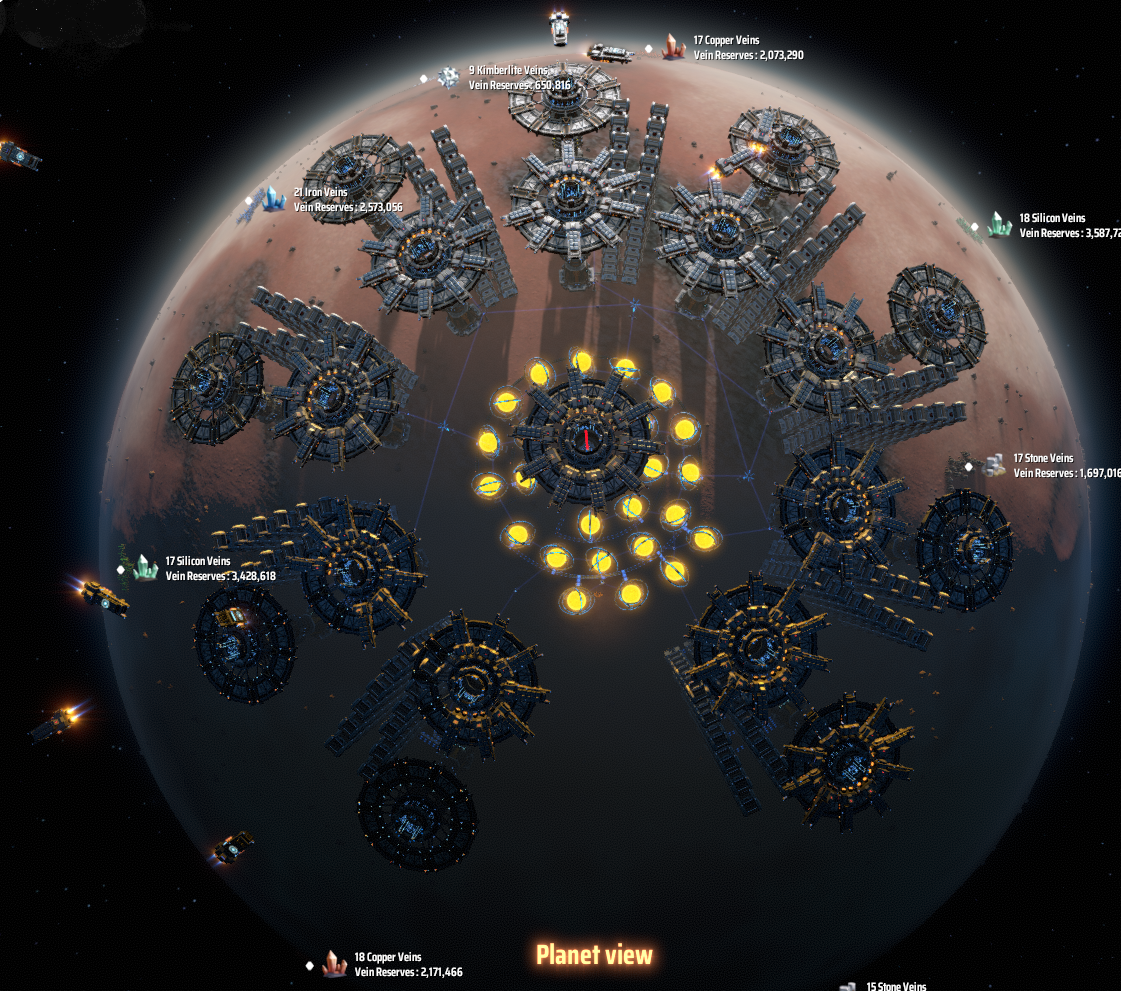
Task: Click the 17 Stone Veins marker
Action: [992, 465]
